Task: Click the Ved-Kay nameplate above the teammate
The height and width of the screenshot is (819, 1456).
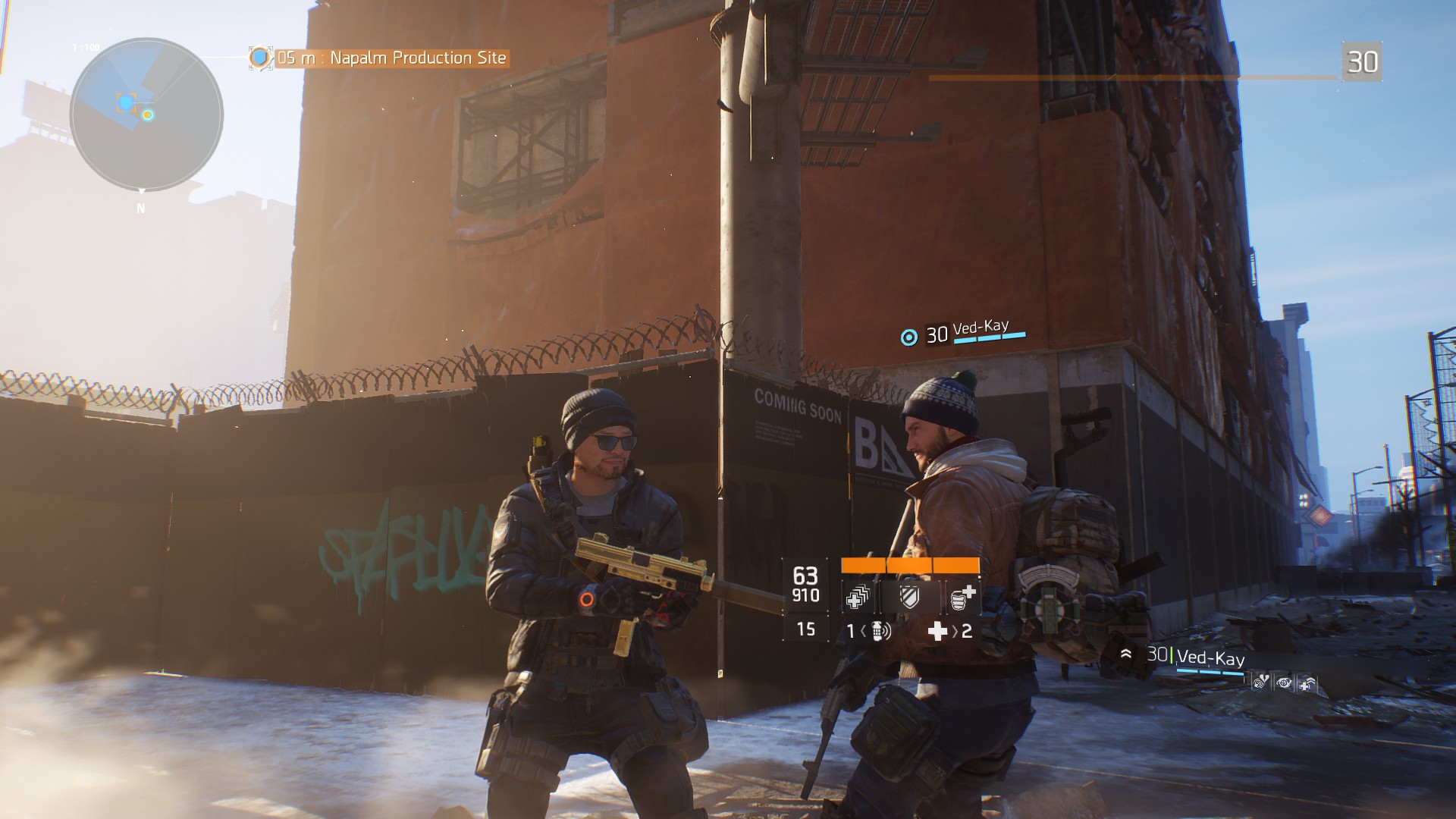Action: click(x=980, y=329)
